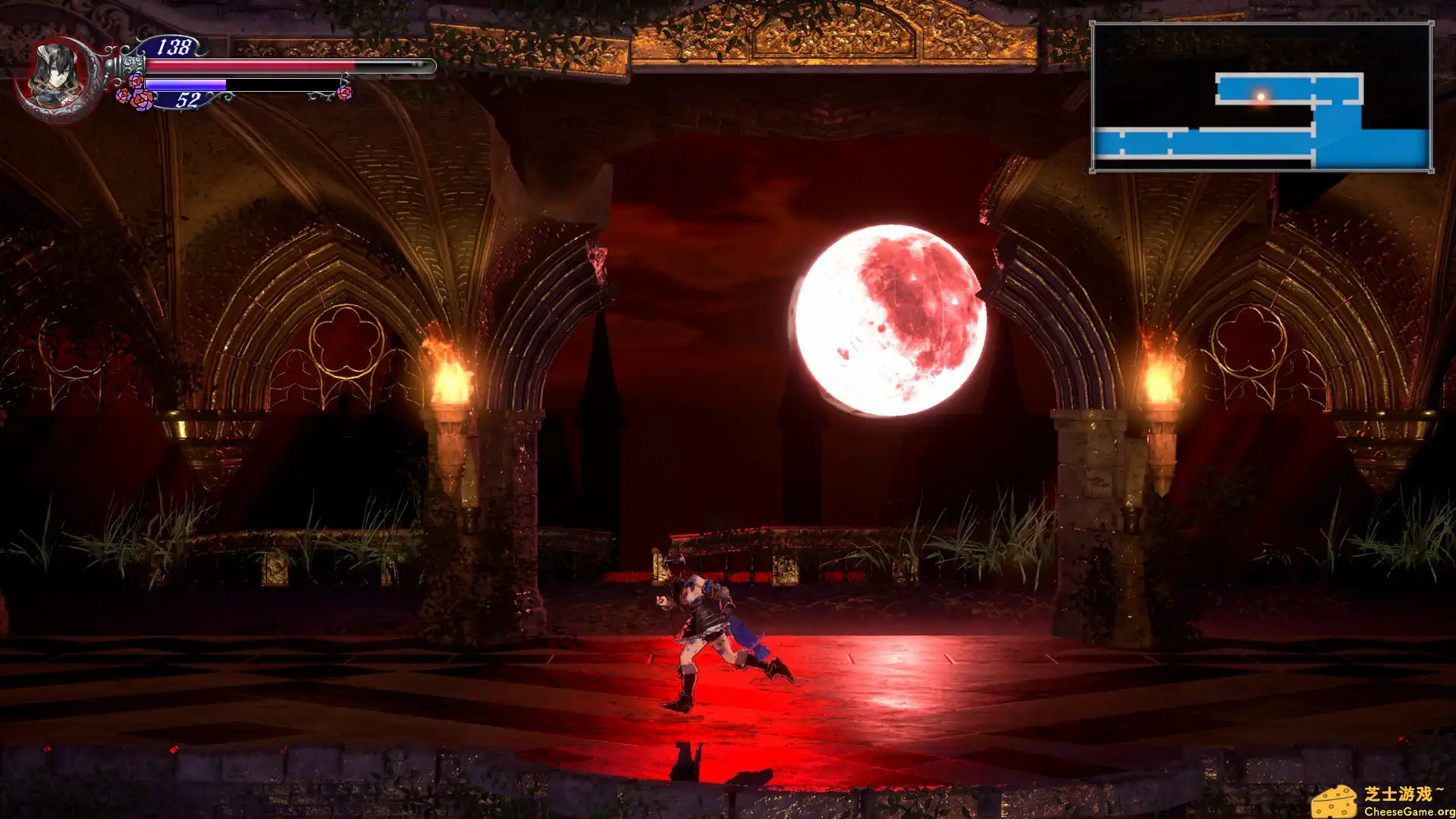1456x819 pixels.
Task: Click the blue MP bar
Action: click(x=186, y=83)
